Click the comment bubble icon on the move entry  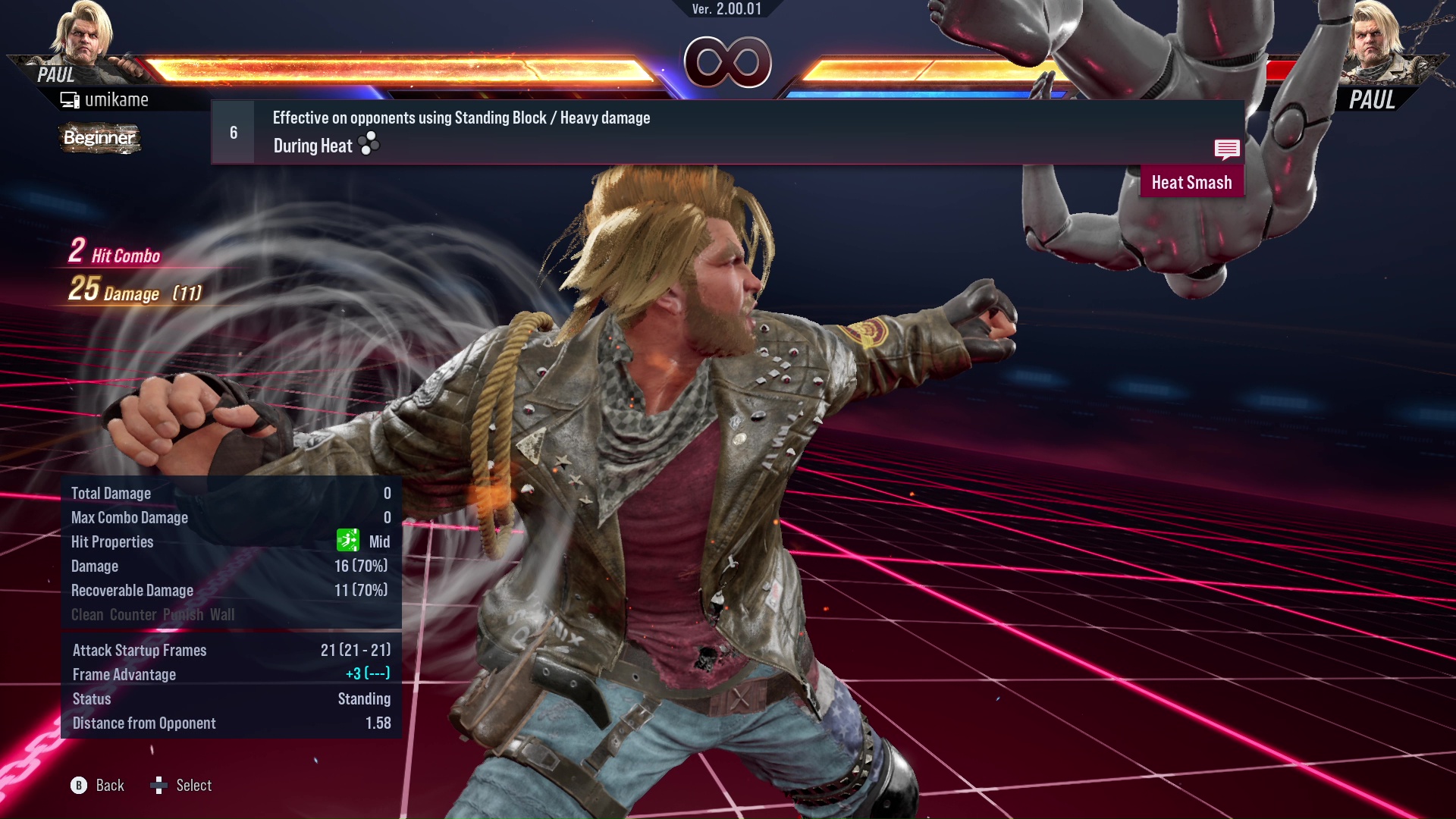[1227, 149]
